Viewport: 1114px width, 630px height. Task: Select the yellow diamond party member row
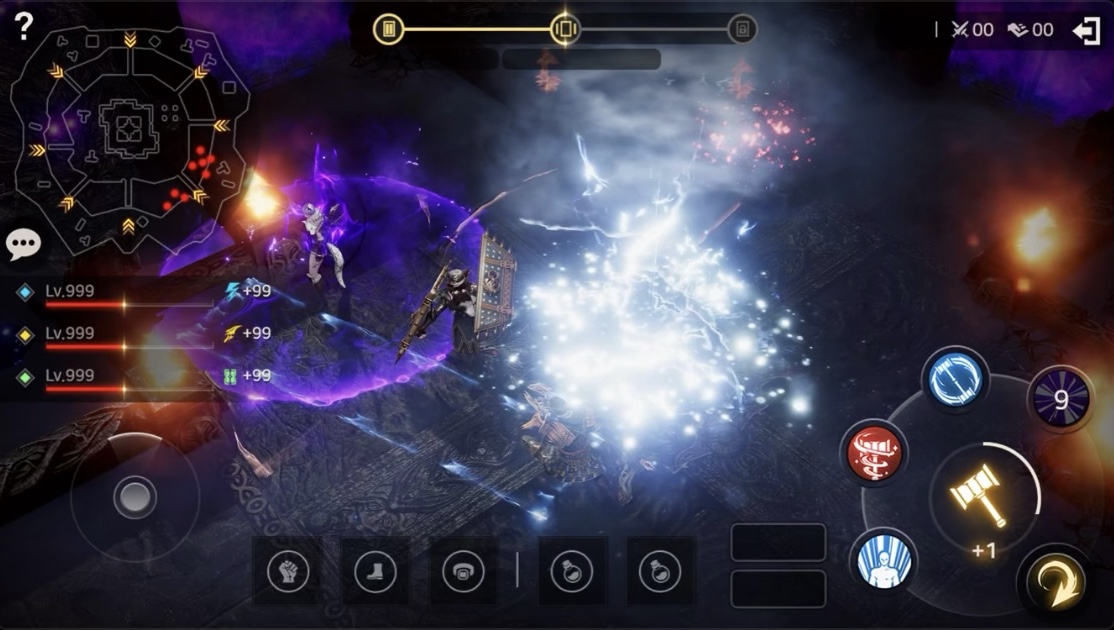tap(110, 335)
